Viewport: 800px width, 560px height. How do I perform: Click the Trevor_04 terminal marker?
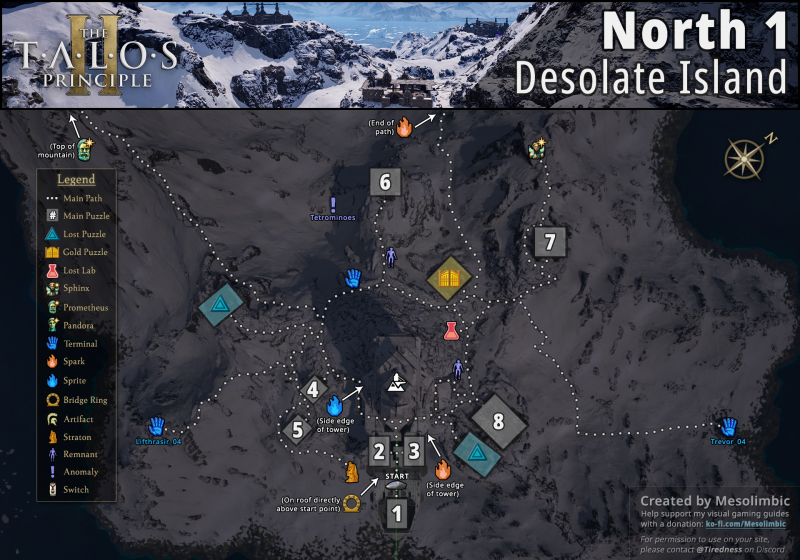point(728,425)
